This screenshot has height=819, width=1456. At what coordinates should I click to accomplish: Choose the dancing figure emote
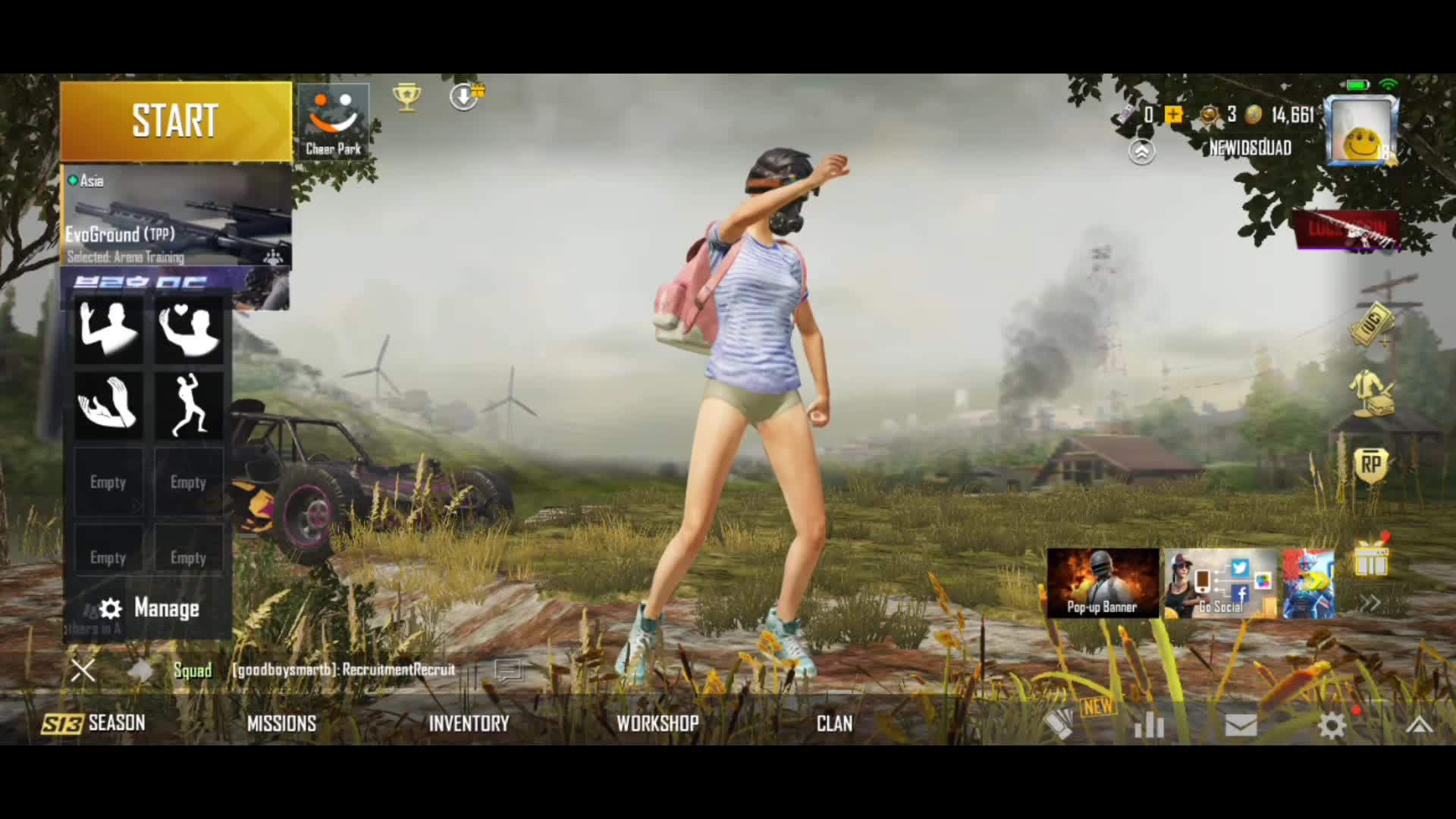pyautogui.click(x=189, y=403)
